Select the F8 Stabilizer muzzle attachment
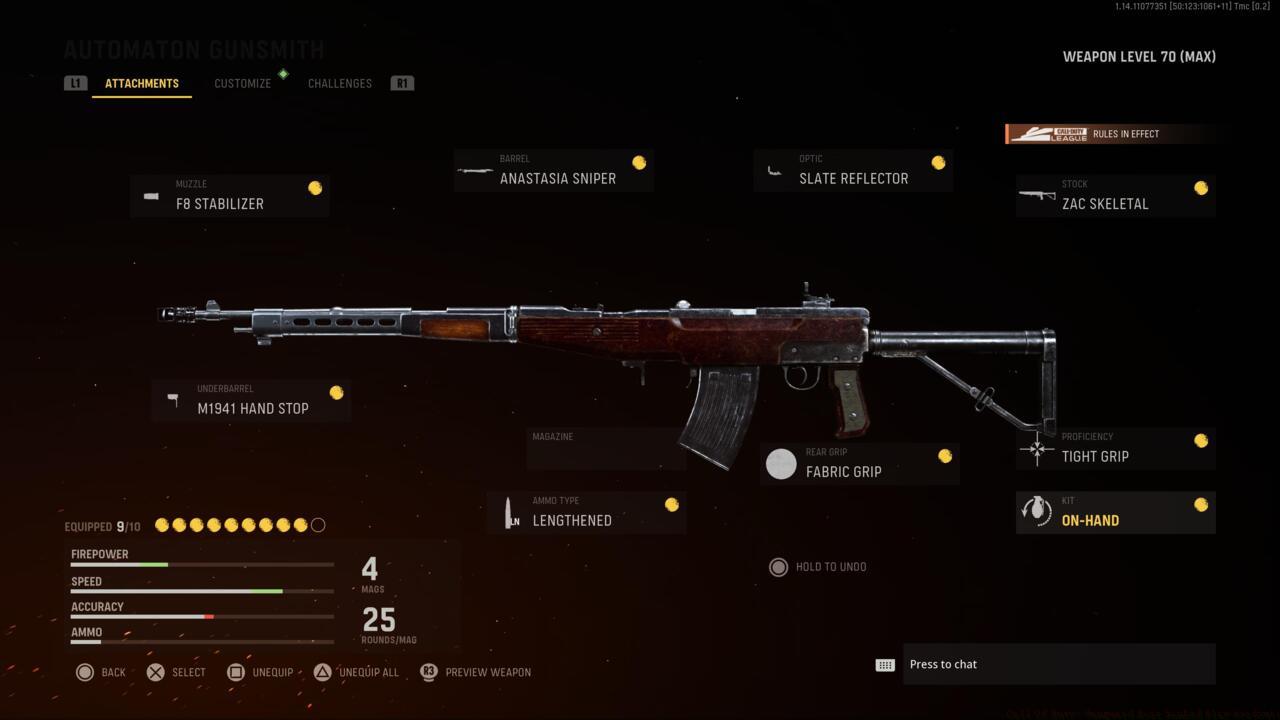The height and width of the screenshot is (720, 1280). [x=229, y=196]
